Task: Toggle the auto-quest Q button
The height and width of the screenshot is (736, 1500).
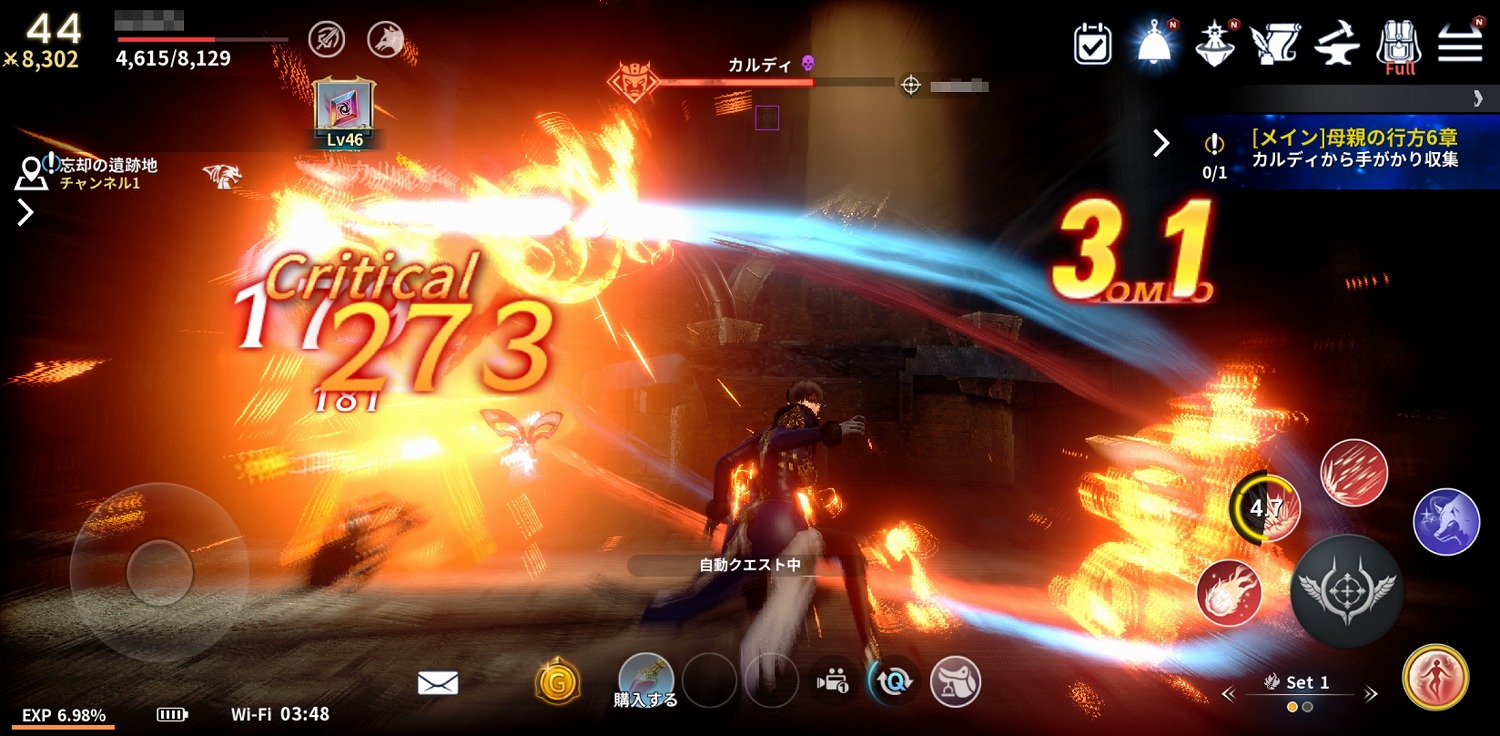Action: click(893, 682)
